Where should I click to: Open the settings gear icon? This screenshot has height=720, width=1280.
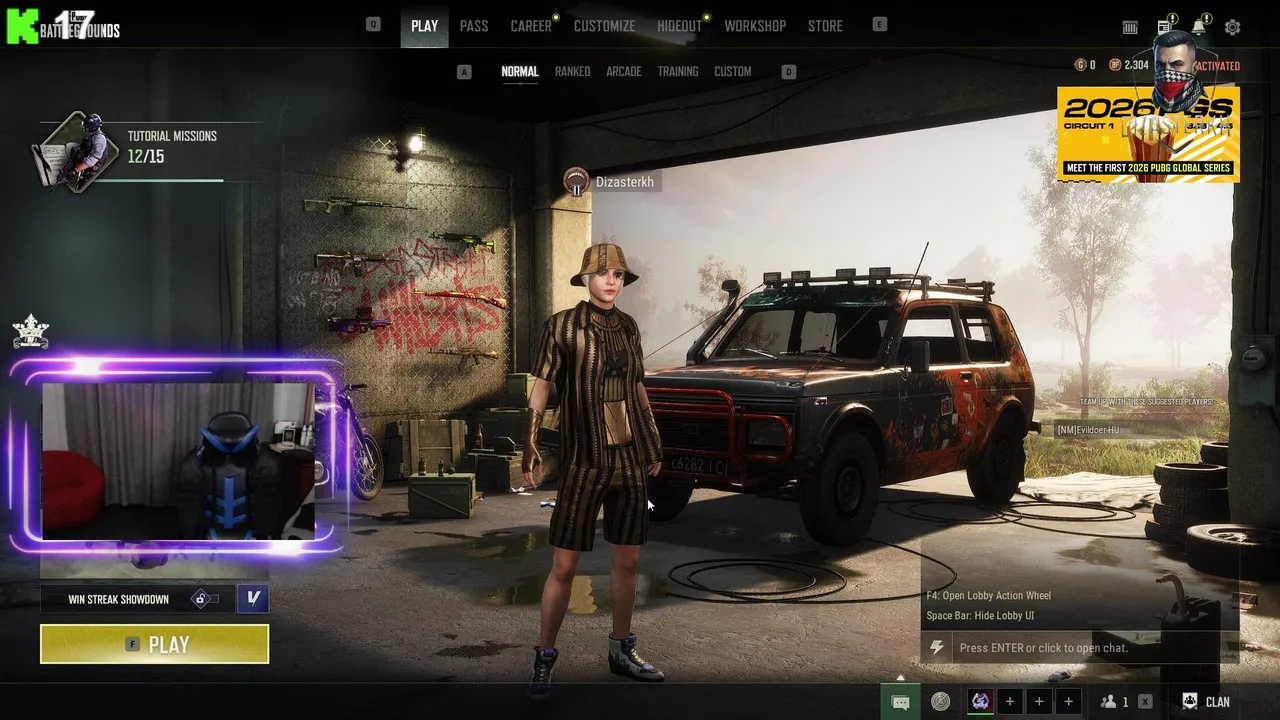pos(1233,28)
